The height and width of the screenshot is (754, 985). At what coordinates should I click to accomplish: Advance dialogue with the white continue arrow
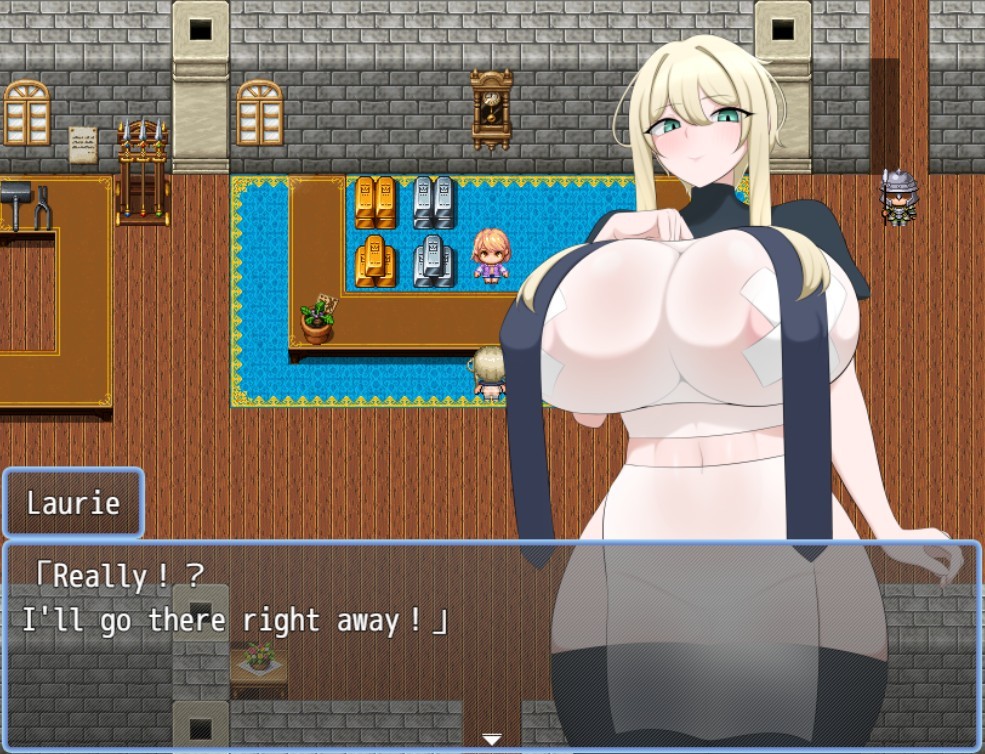tap(492, 739)
